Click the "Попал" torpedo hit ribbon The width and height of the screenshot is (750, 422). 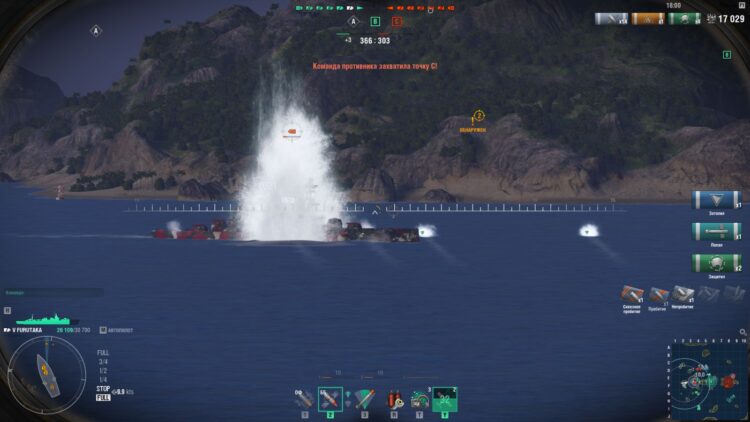point(716,231)
